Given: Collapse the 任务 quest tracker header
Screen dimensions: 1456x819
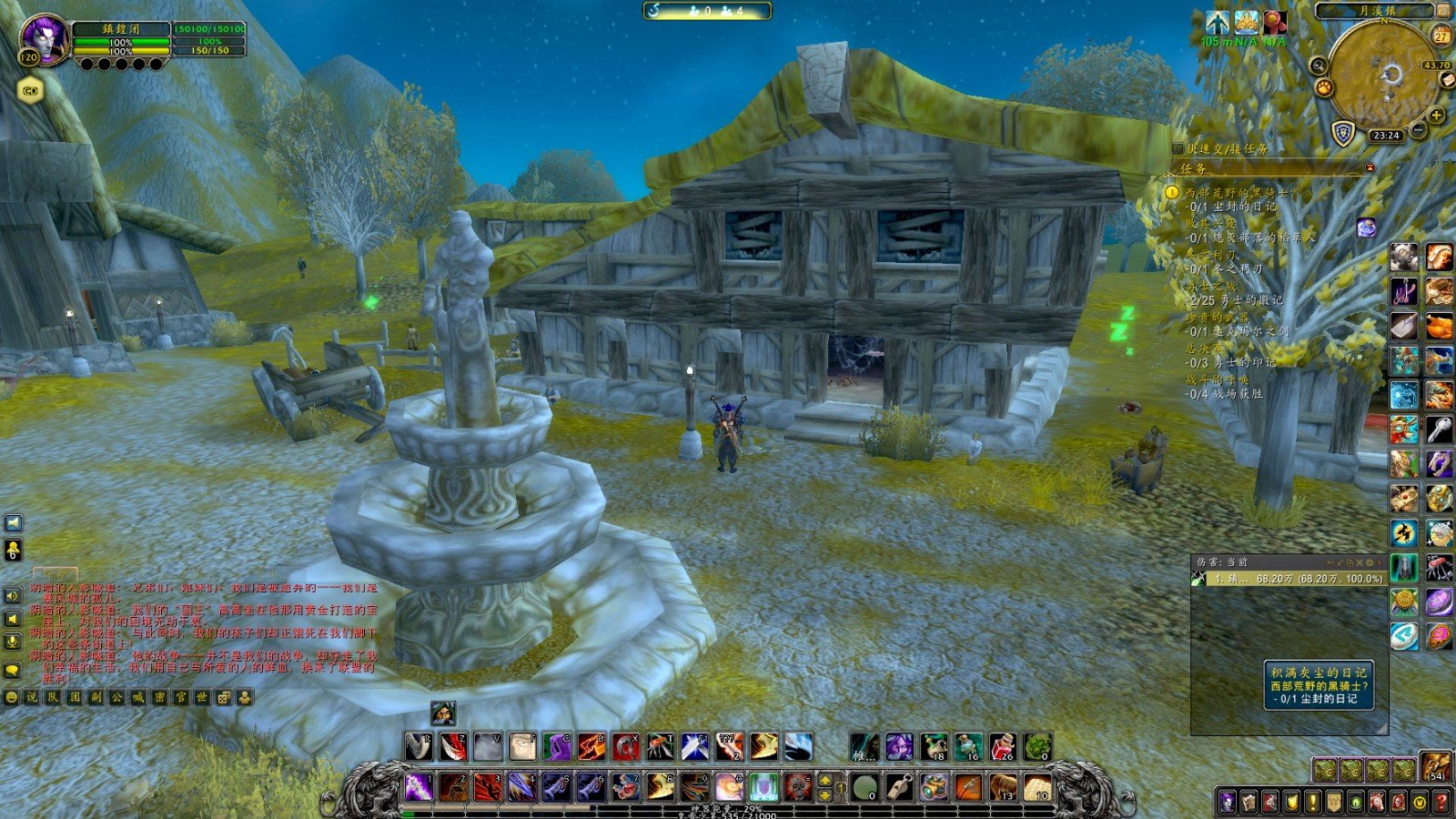Looking at the screenshot, I should [x=1370, y=168].
